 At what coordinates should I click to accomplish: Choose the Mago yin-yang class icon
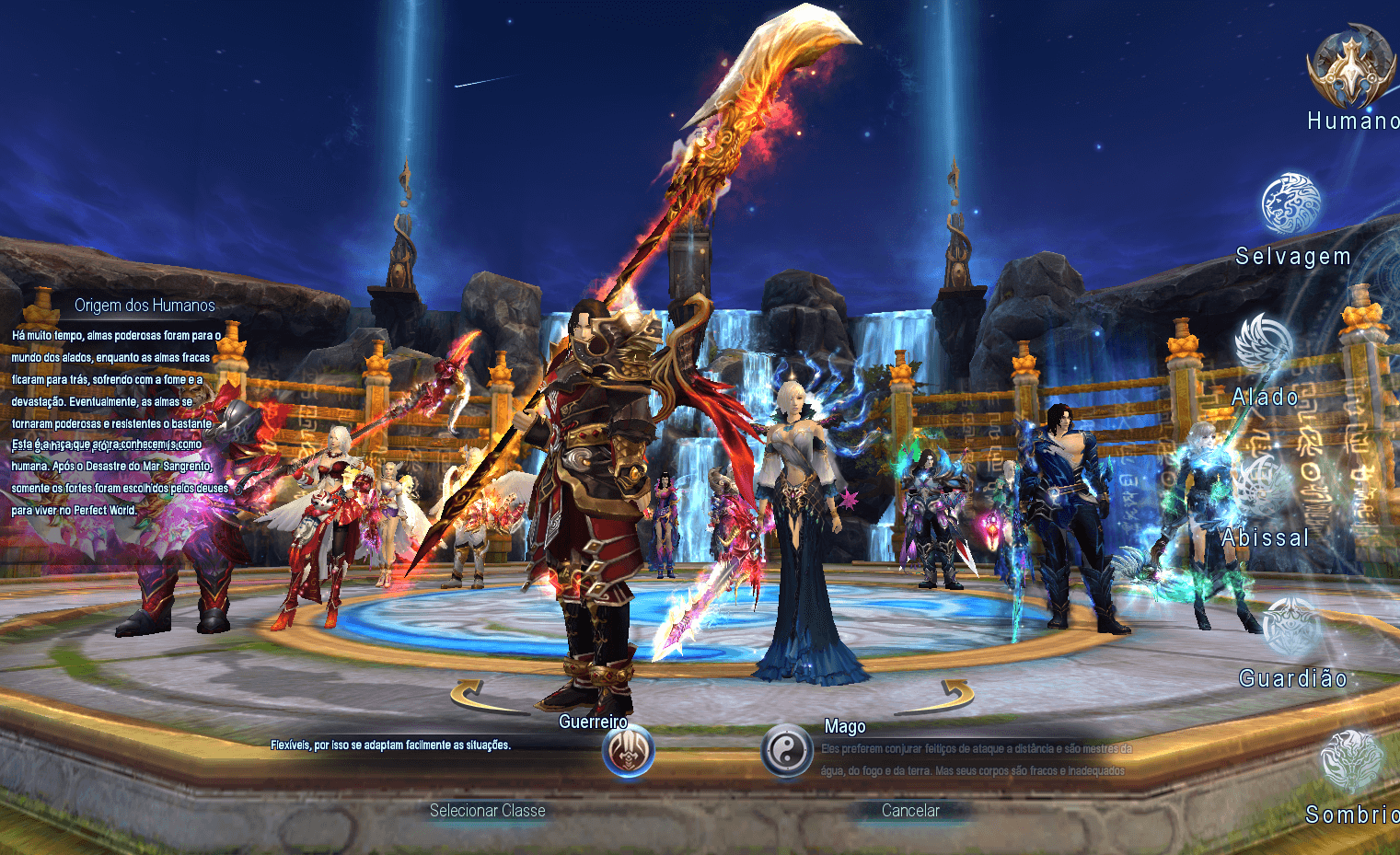(x=787, y=750)
